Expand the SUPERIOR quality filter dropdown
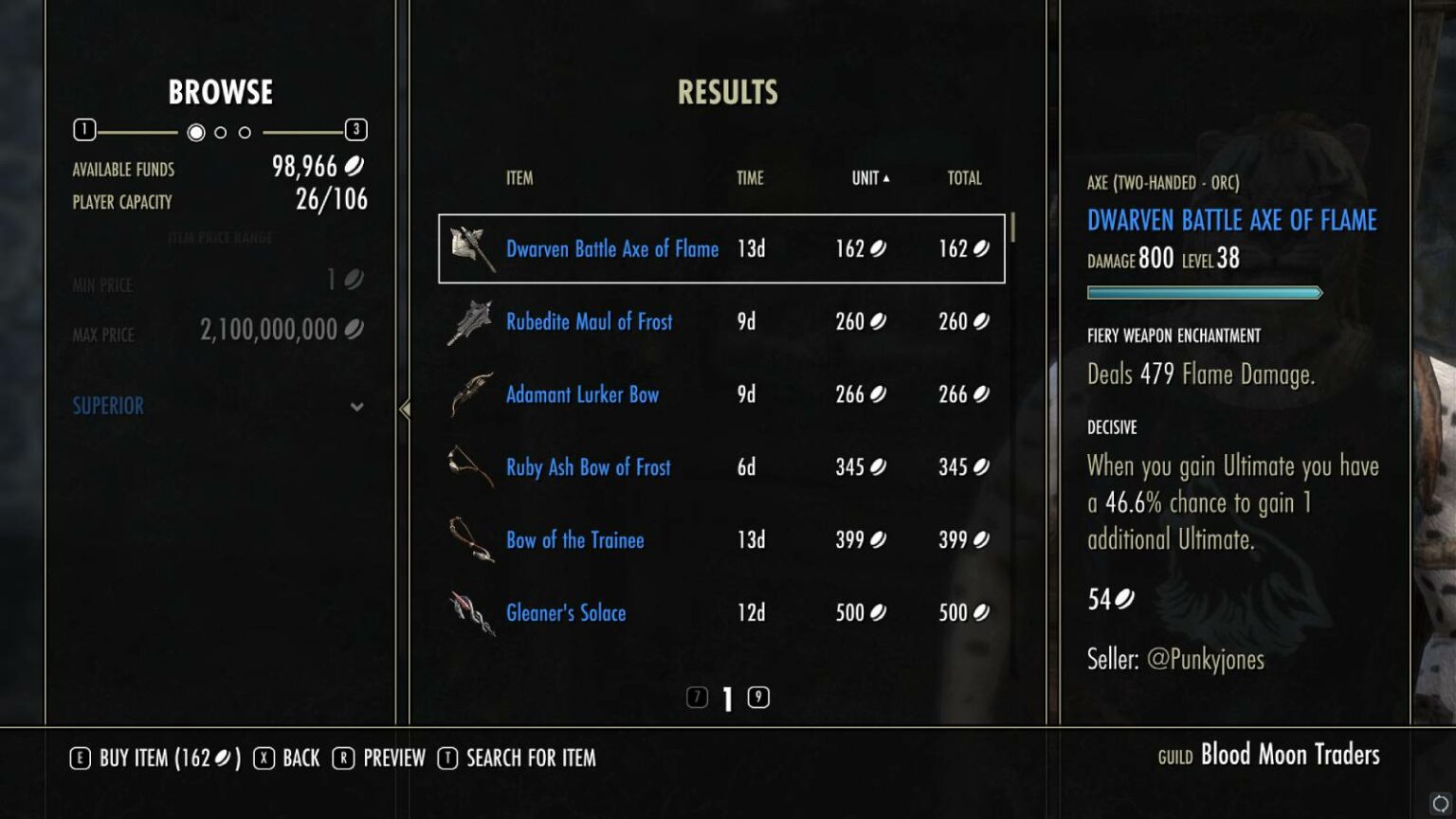Image resolution: width=1456 pixels, height=819 pixels. tap(357, 406)
